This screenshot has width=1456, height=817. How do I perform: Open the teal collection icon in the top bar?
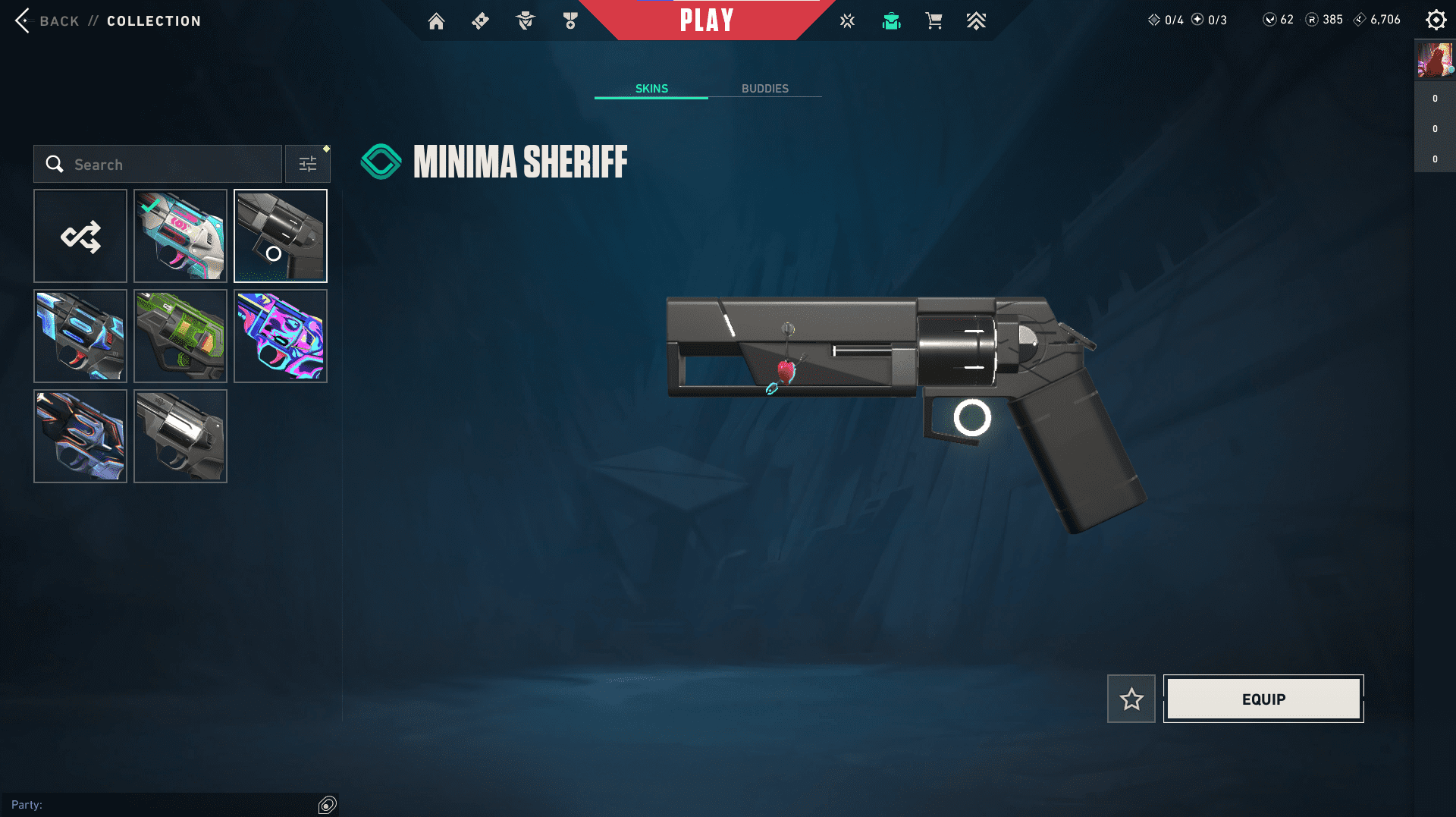tap(891, 21)
